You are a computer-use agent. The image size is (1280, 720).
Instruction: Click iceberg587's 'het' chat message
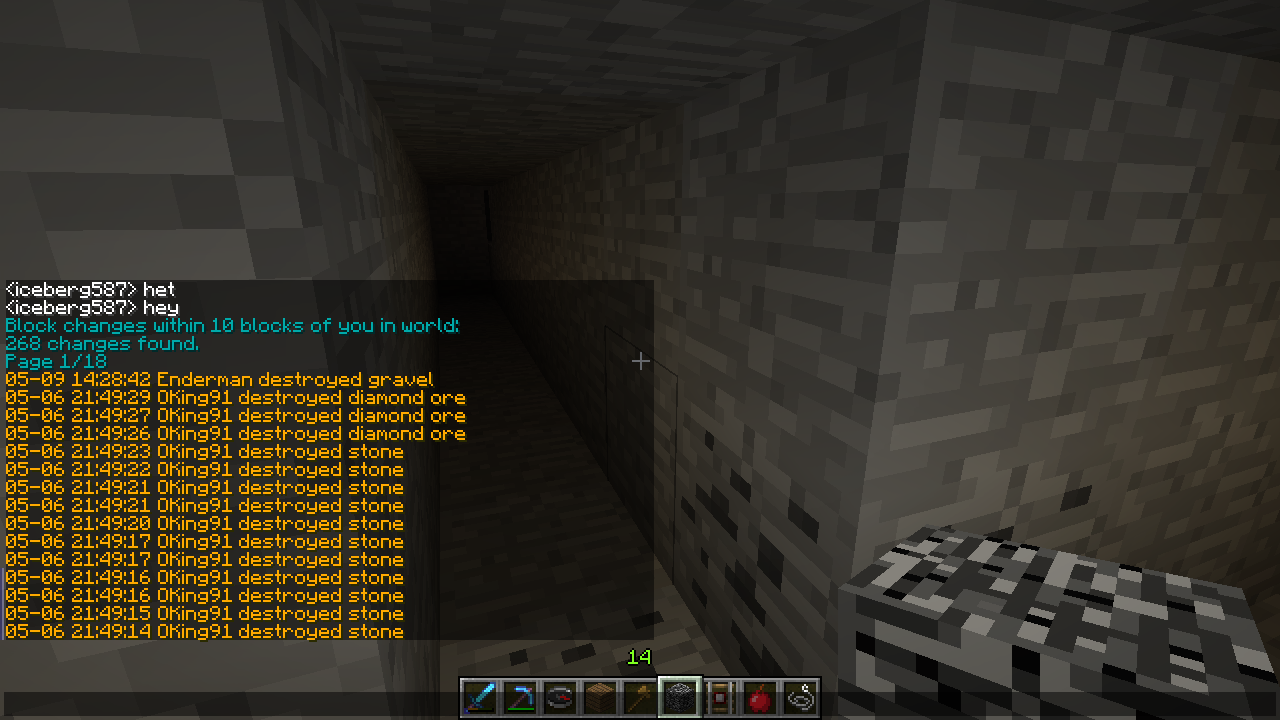pyautogui.click(x=90, y=289)
